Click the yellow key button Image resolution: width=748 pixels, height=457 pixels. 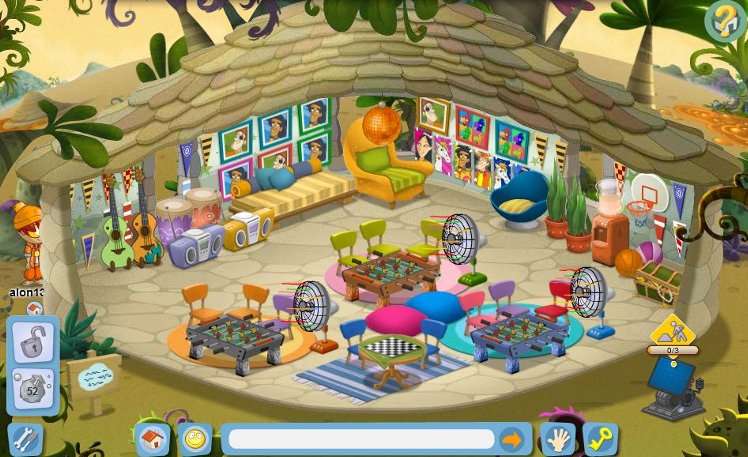600,439
